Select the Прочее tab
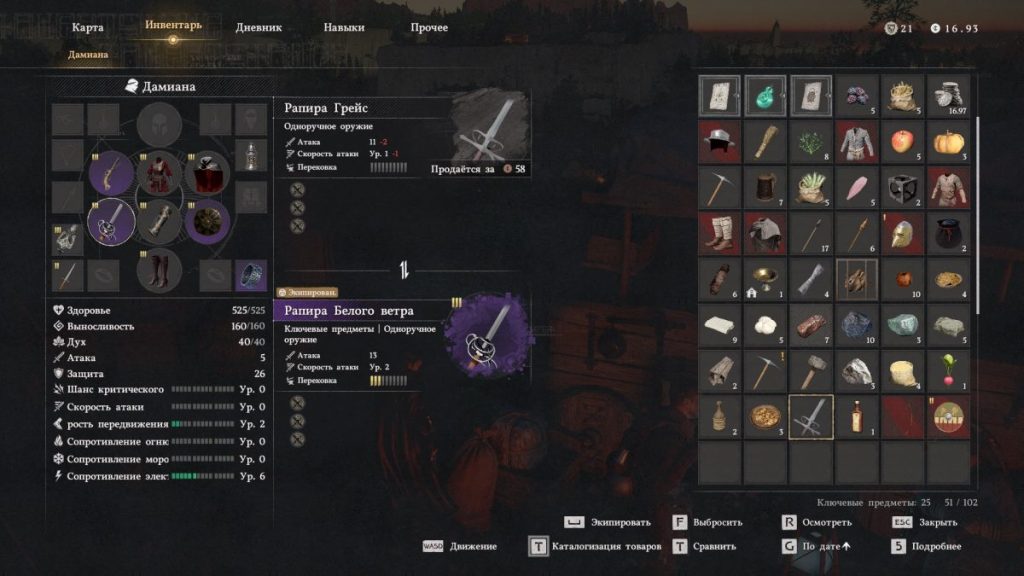The height and width of the screenshot is (576, 1024). click(x=429, y=28)
